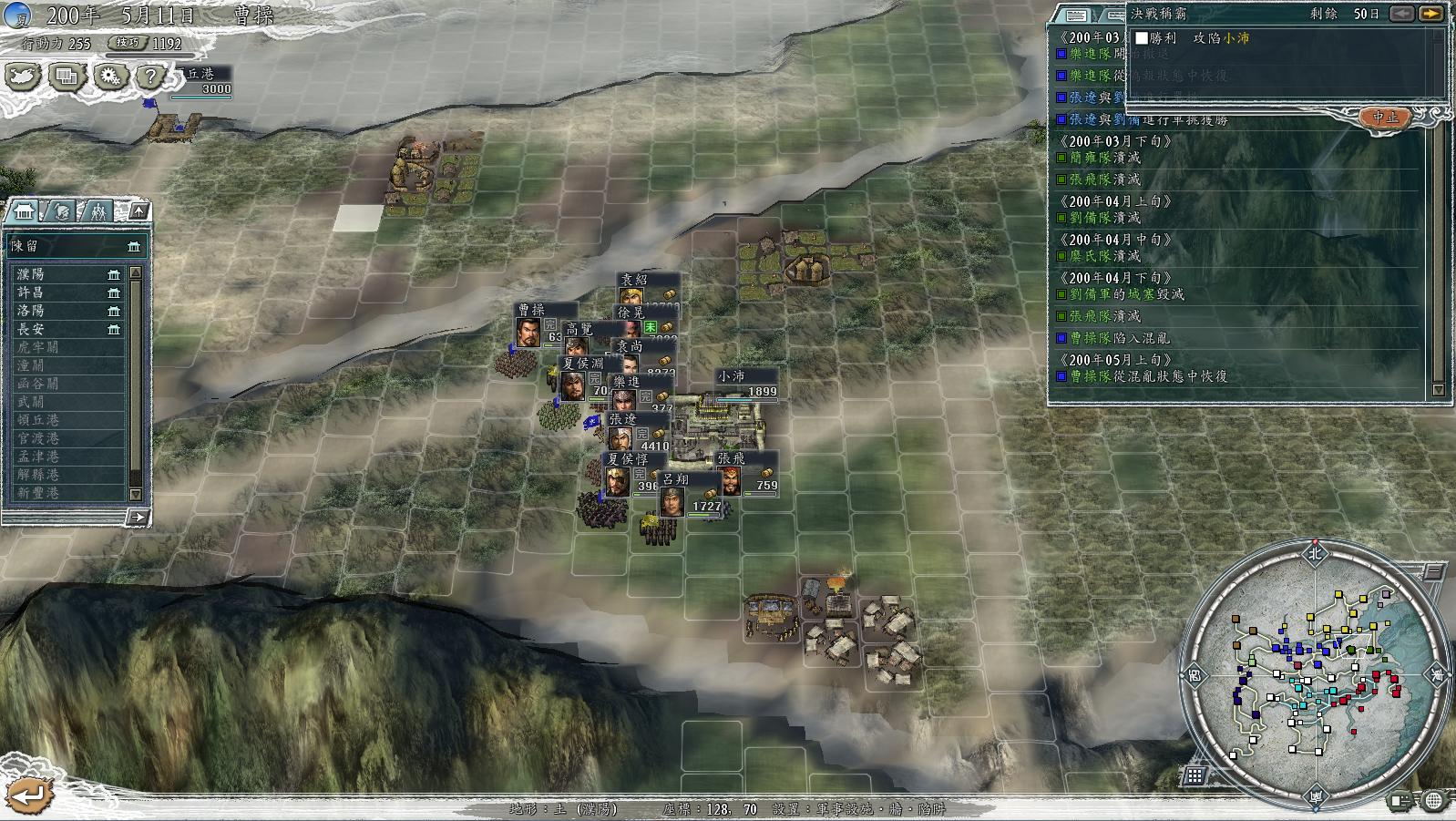Viewport: 1456px width, 821px height.
Task: Click the circular strategic minimap
Action: pyautogui.click(x=1314, y=672)
